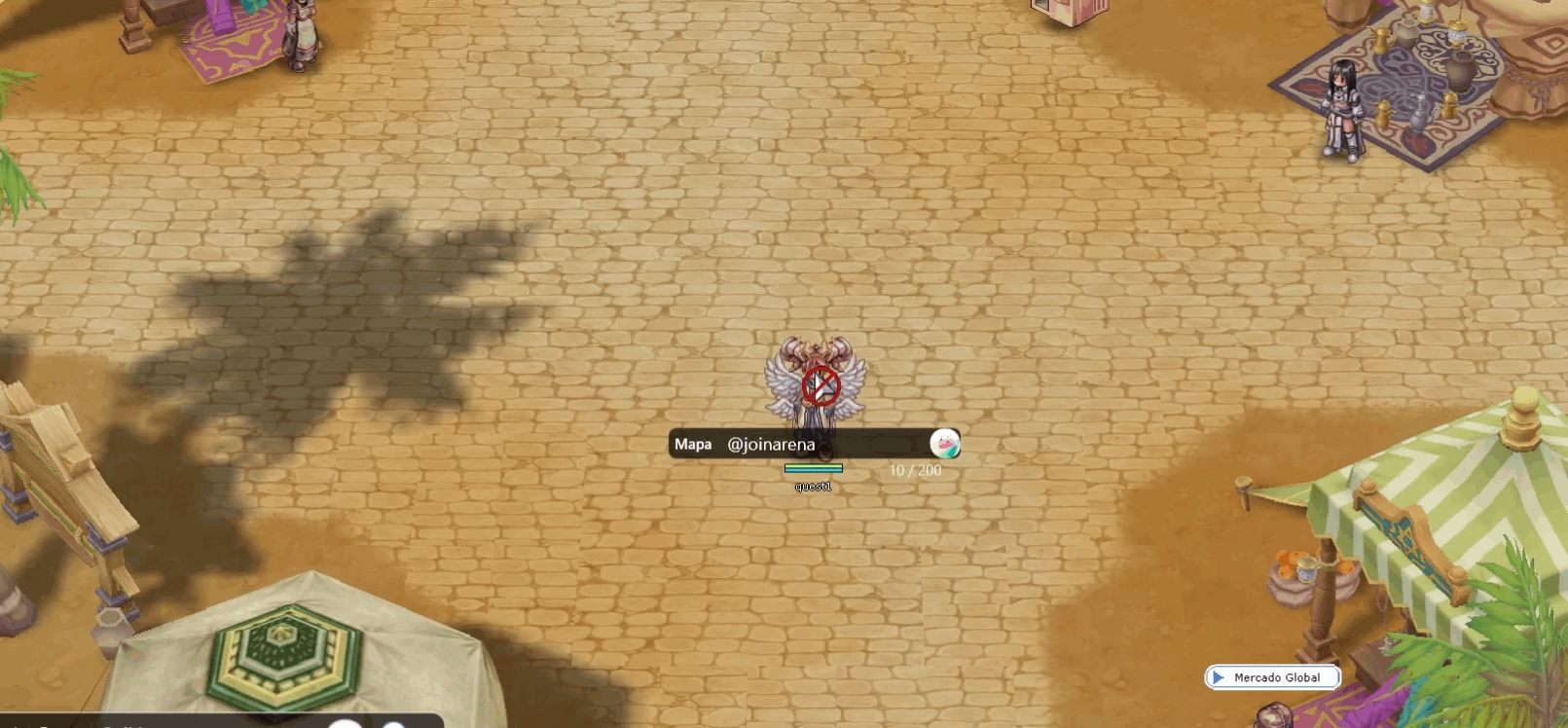Open the Mapa chat channel selector

(693, 445)
